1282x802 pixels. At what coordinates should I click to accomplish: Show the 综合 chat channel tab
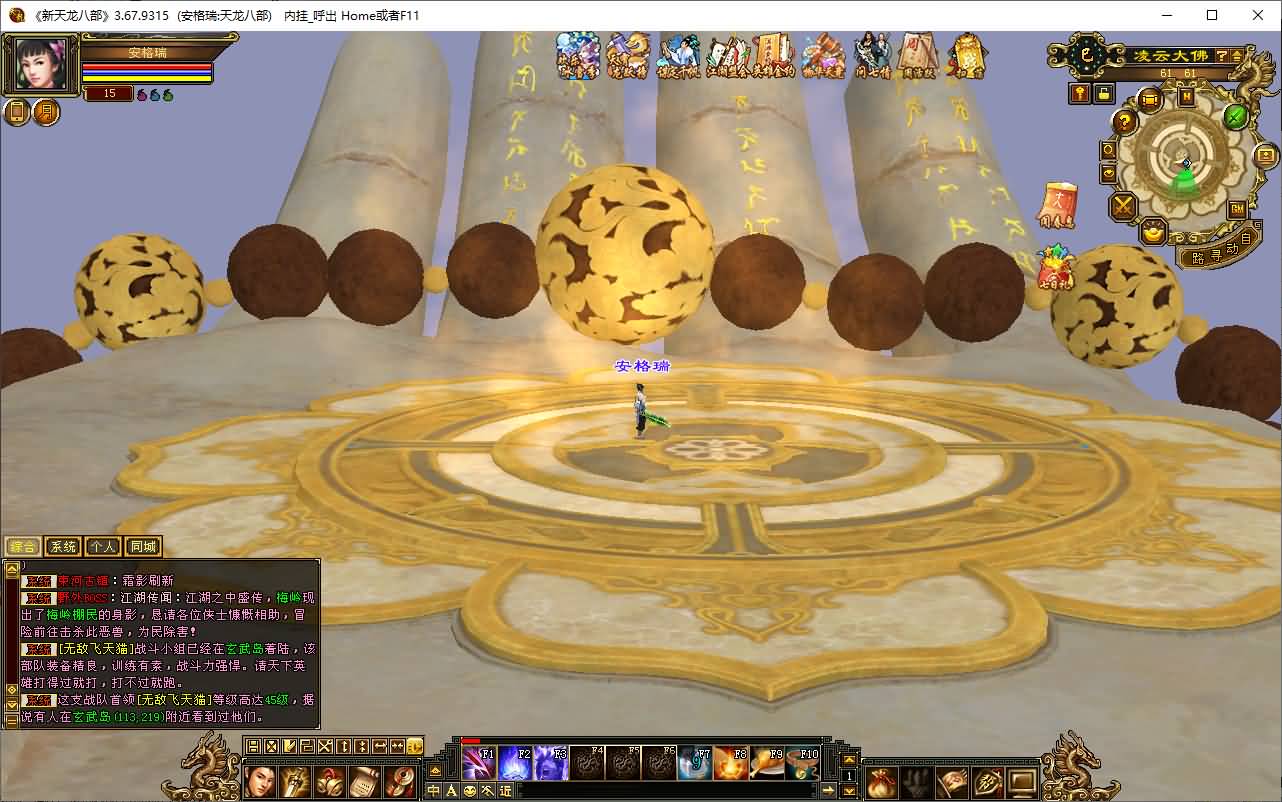pyautogui.click(x=23, y=547)
